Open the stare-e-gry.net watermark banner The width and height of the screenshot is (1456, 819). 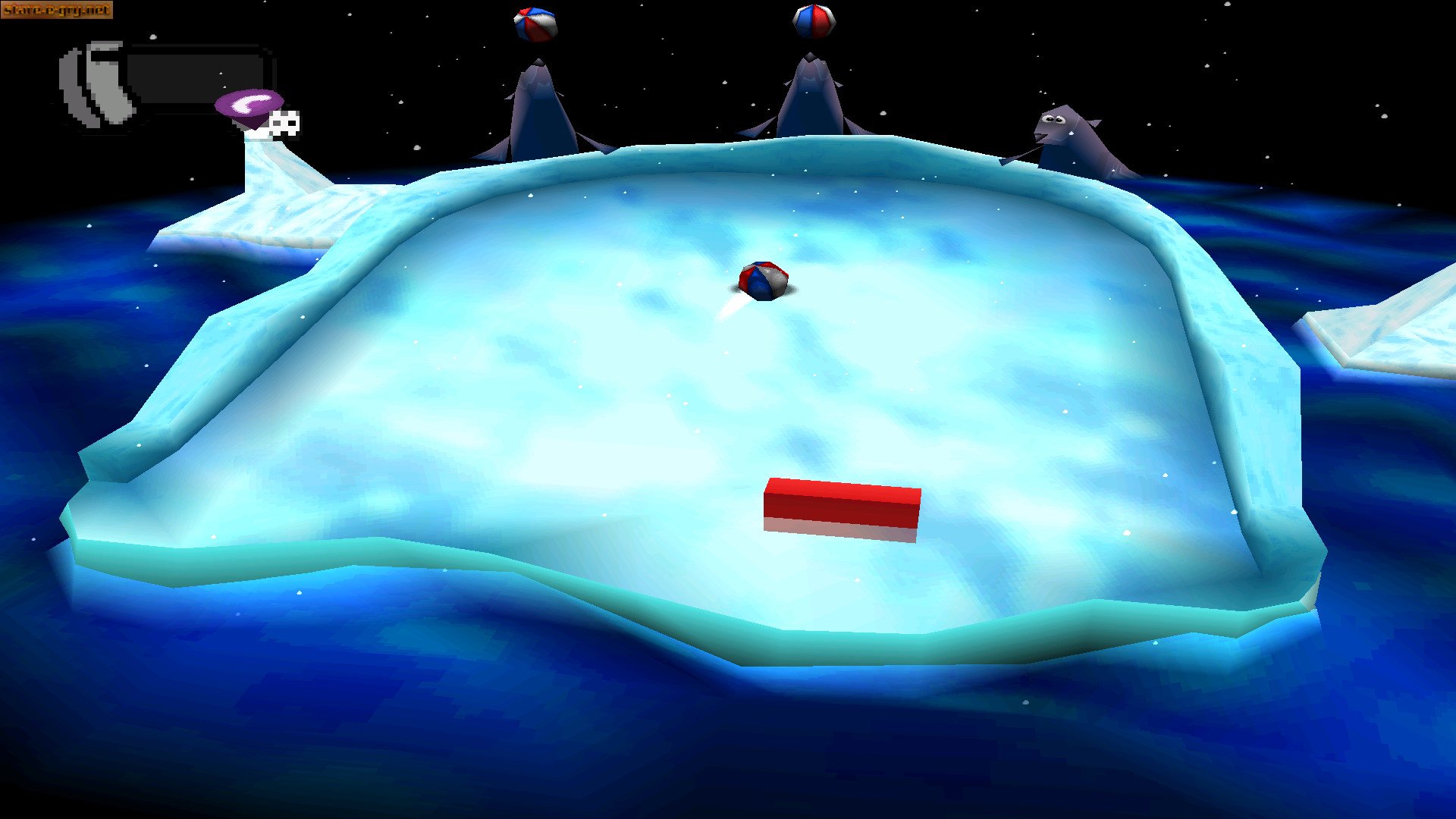click(x=57, y=10)
